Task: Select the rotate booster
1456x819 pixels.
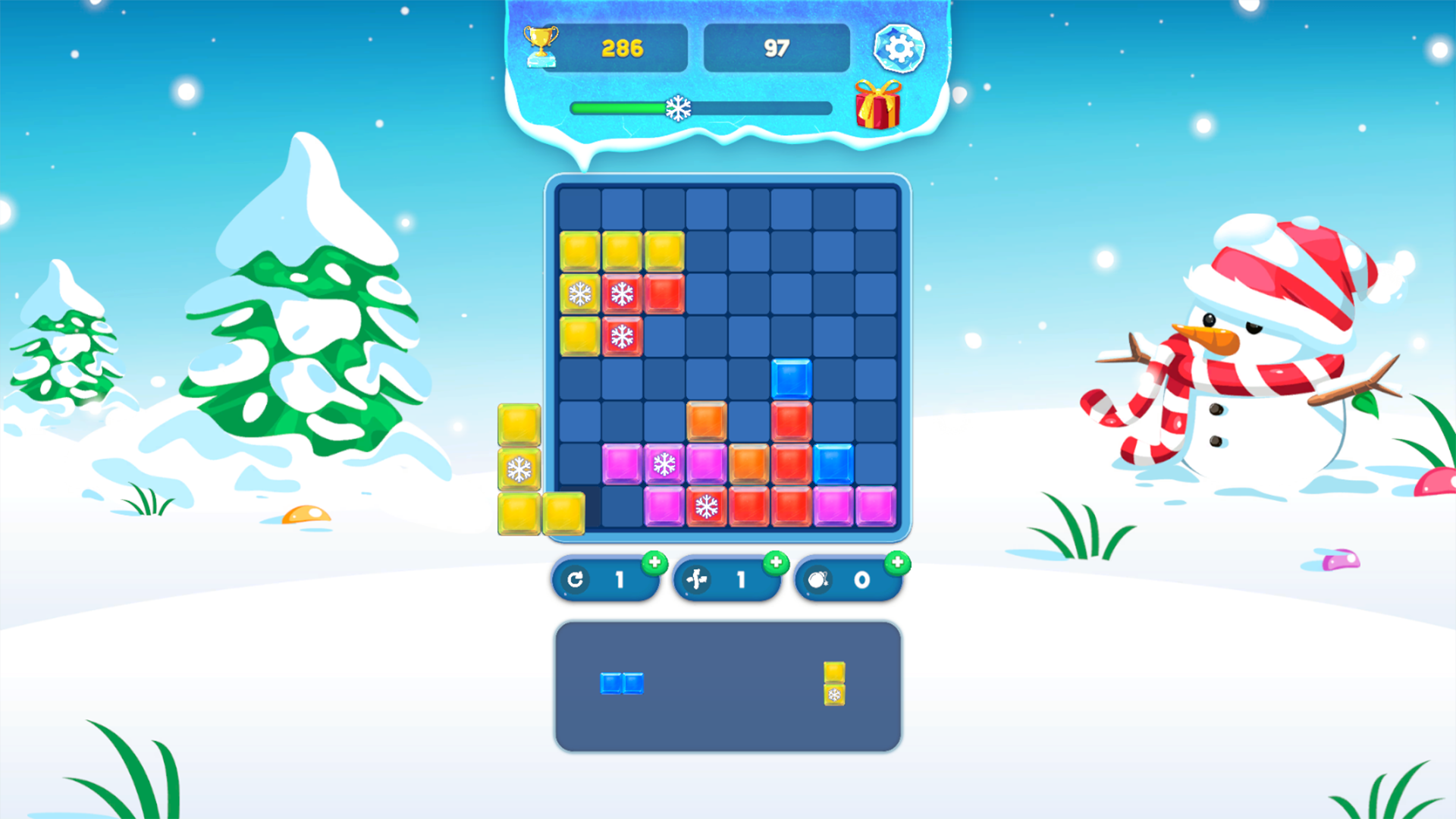Action: 605,579
